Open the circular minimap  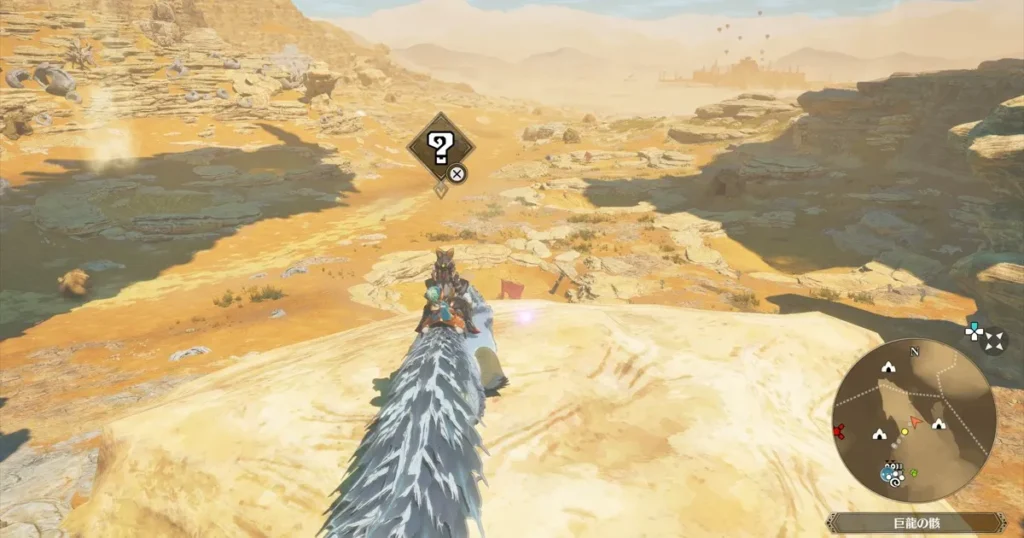click(913, 418)
